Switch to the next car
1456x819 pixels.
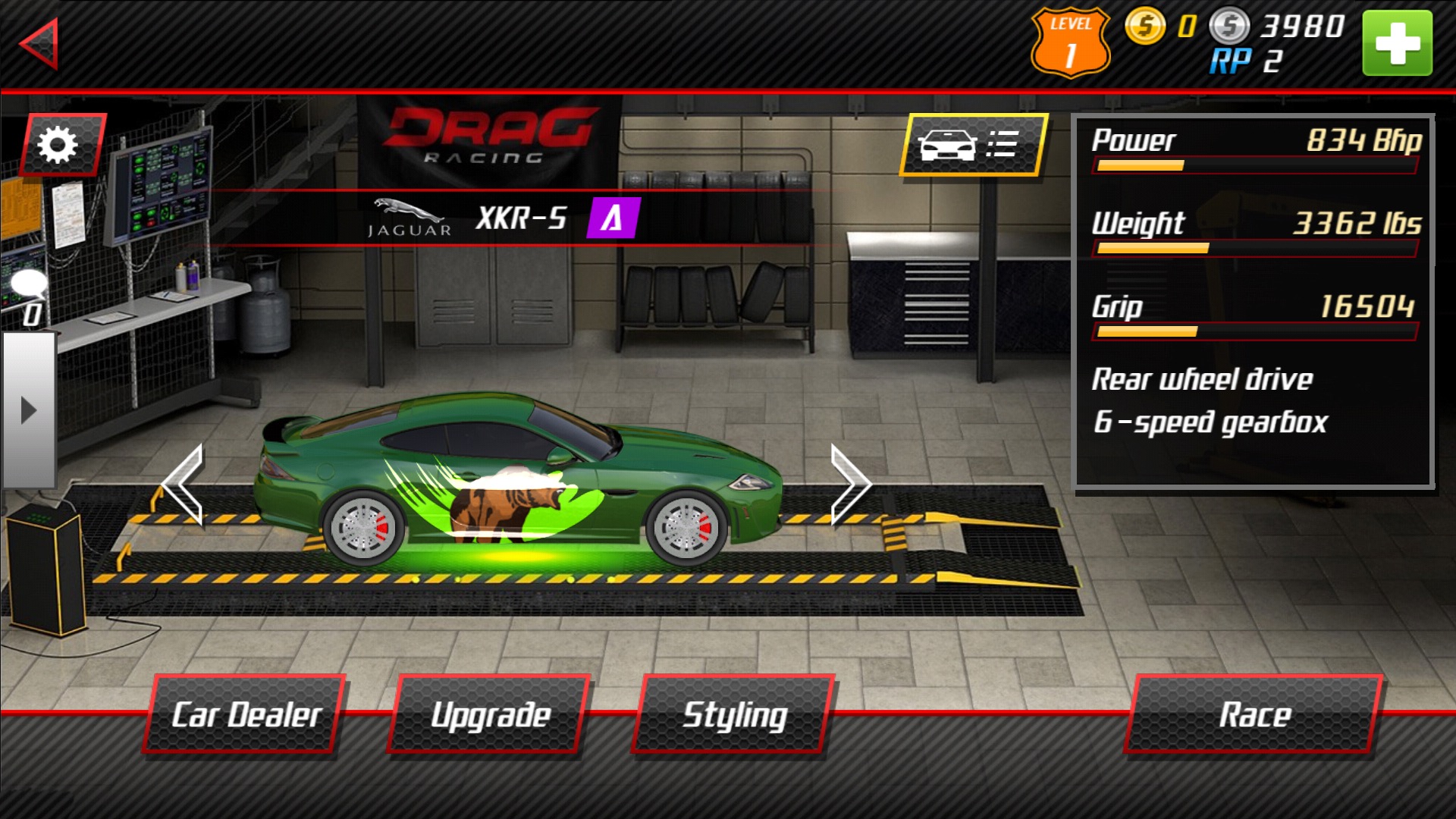pyautogui.click(x=849, y=485)
